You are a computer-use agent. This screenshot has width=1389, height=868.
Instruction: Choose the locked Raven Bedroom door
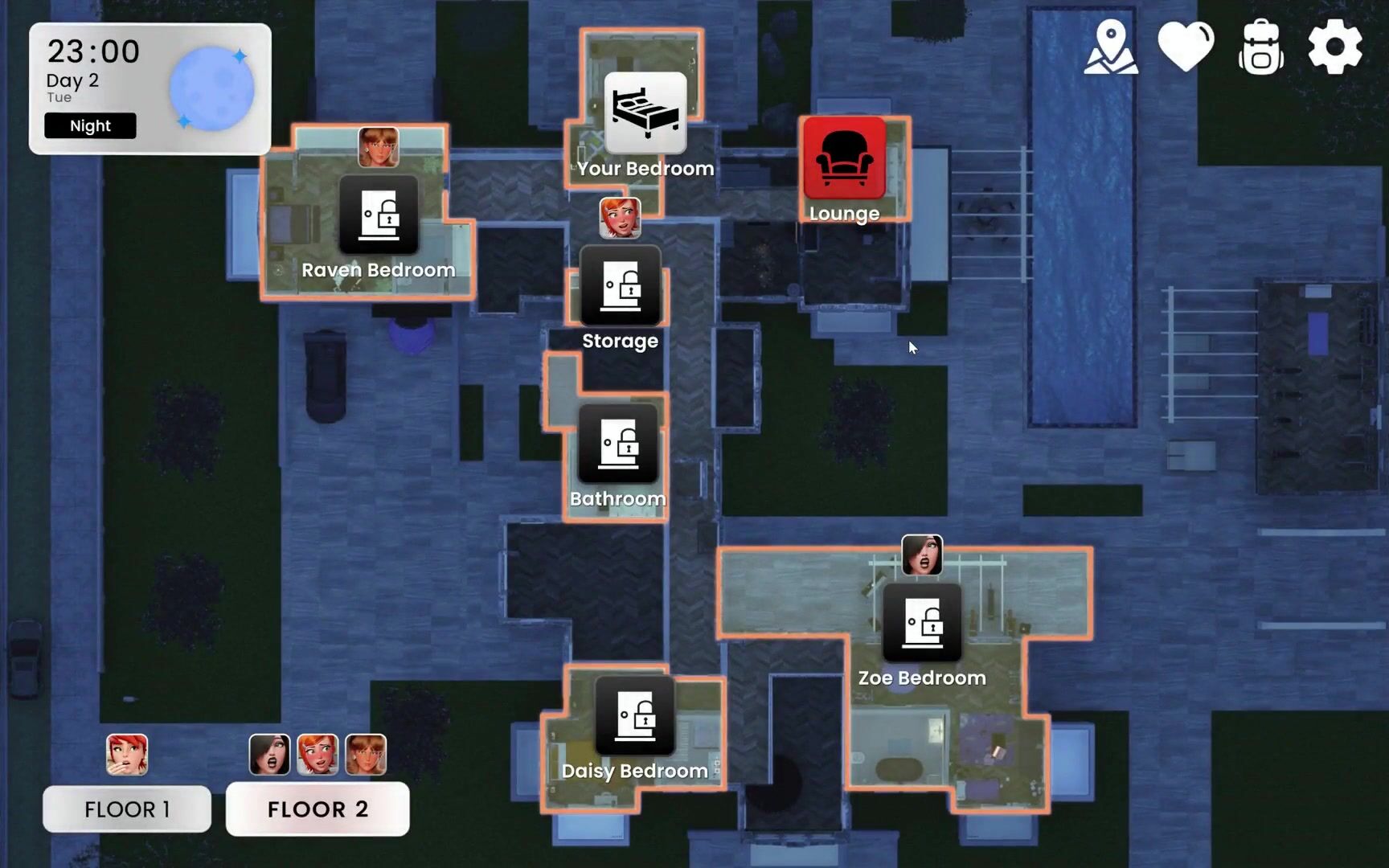click(379, 215)
